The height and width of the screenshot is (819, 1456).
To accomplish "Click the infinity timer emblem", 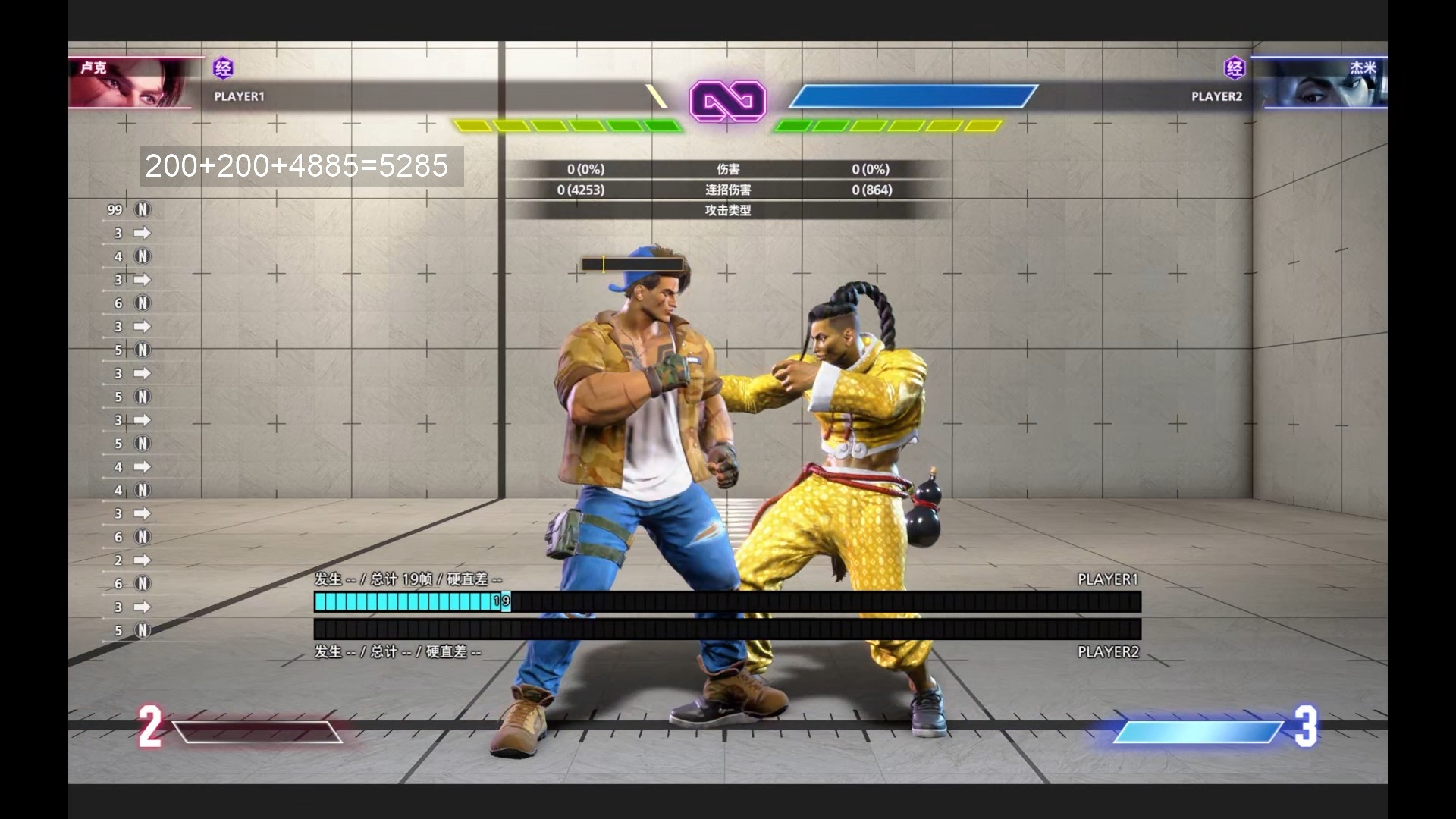I will click(x=728, y=101).
